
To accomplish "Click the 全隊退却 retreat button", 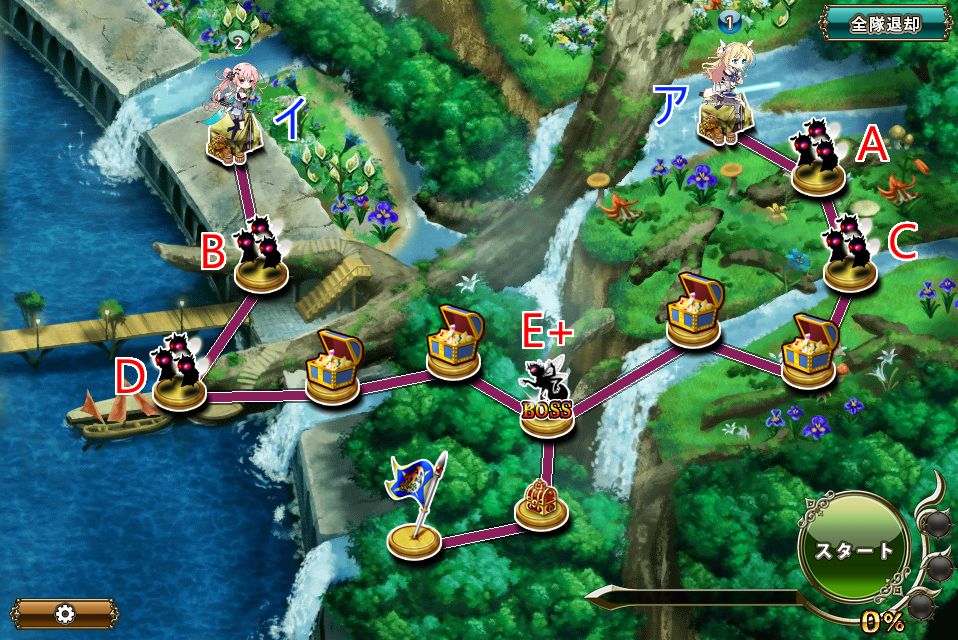I will pyautogui.click(x=885, y=24).
